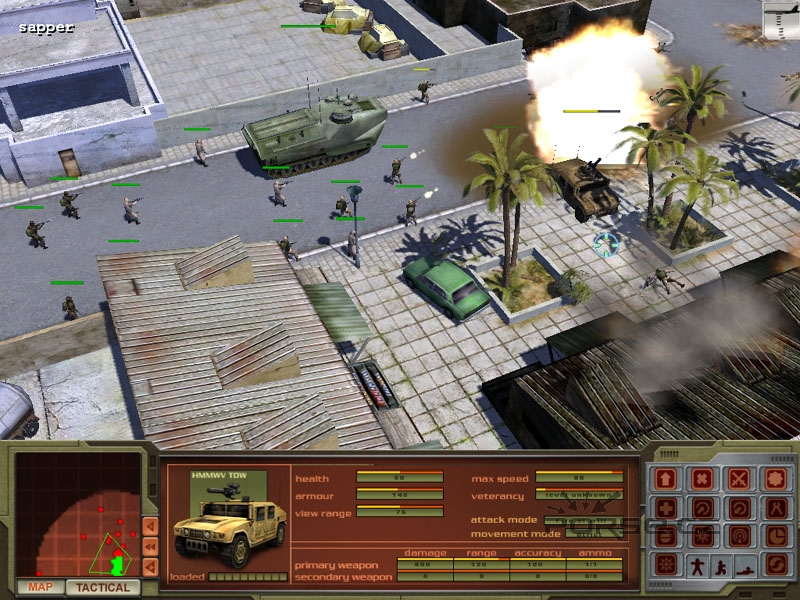Activate the up-arrow command icon
800x600 pixels.
(666, 479)
